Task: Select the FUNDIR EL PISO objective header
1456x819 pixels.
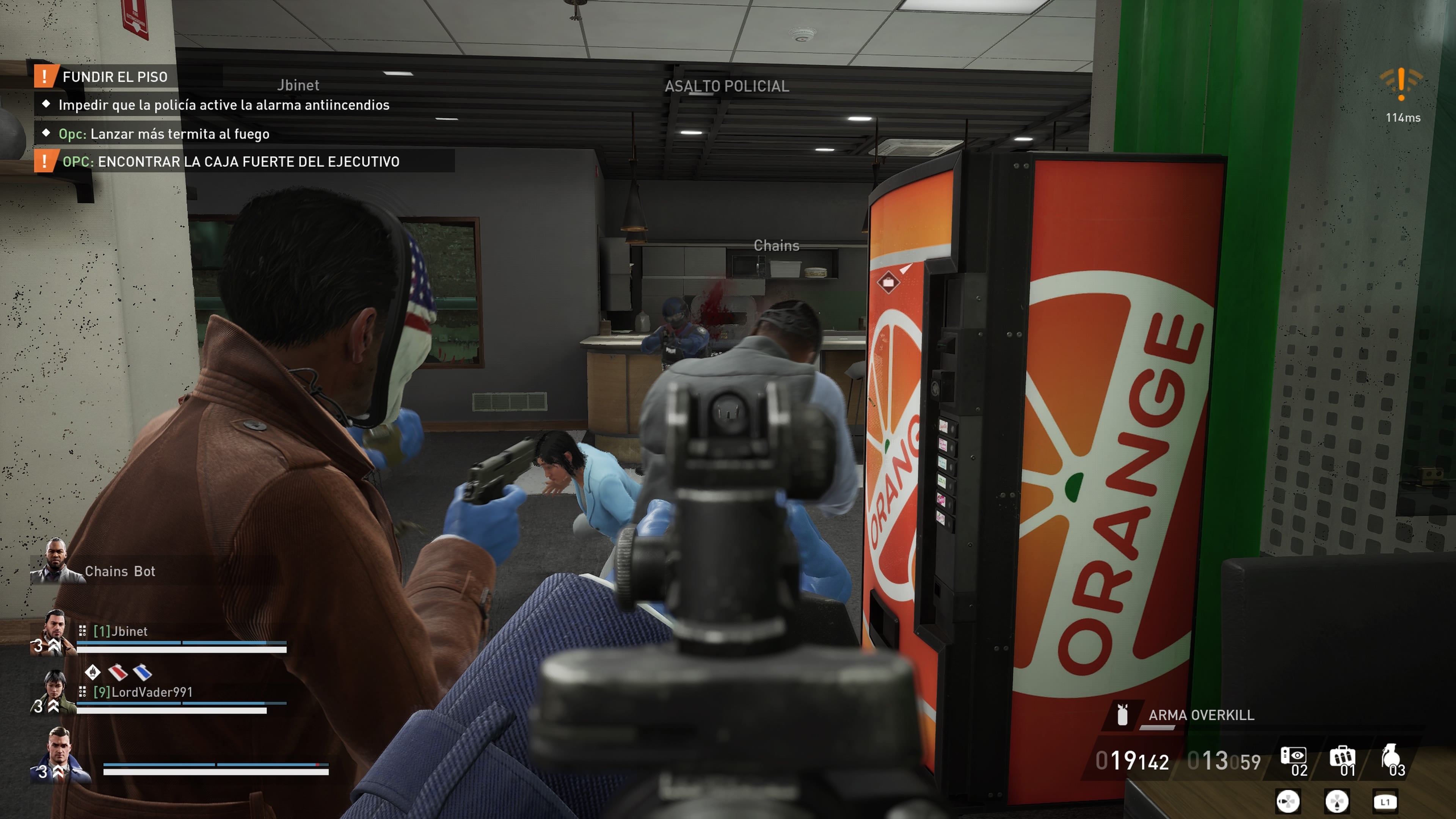Action: (x=115, y=77)
